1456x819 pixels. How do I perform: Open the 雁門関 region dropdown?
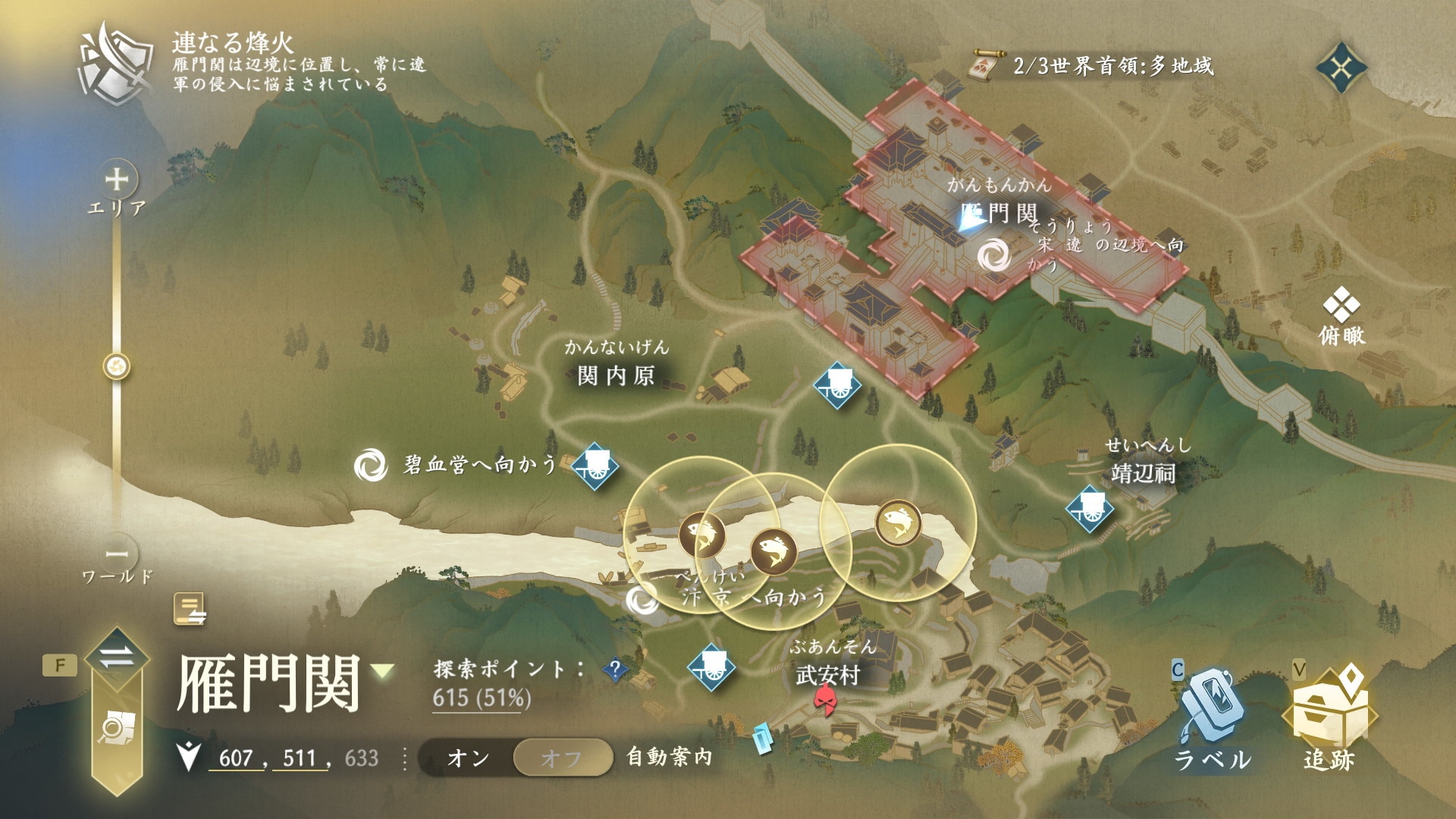pyautogui.click(x=384, y=670)
